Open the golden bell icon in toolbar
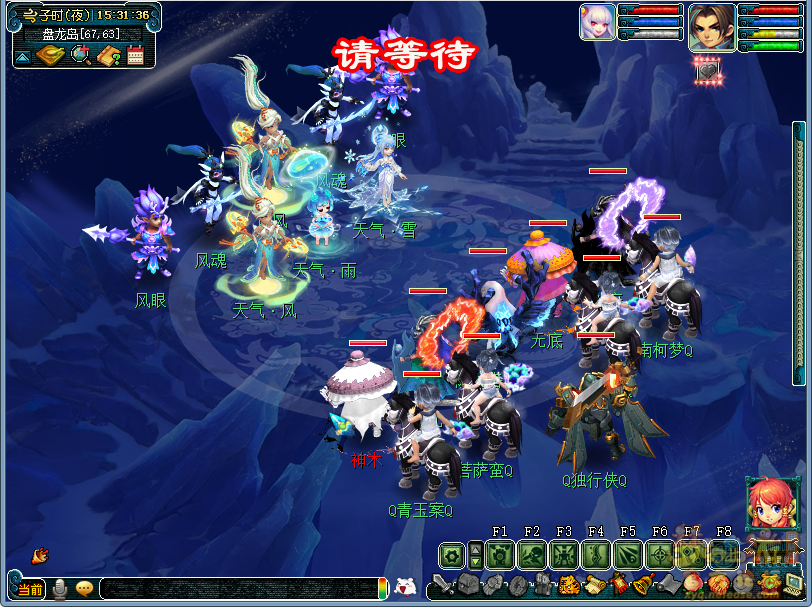 click(643, 585)
